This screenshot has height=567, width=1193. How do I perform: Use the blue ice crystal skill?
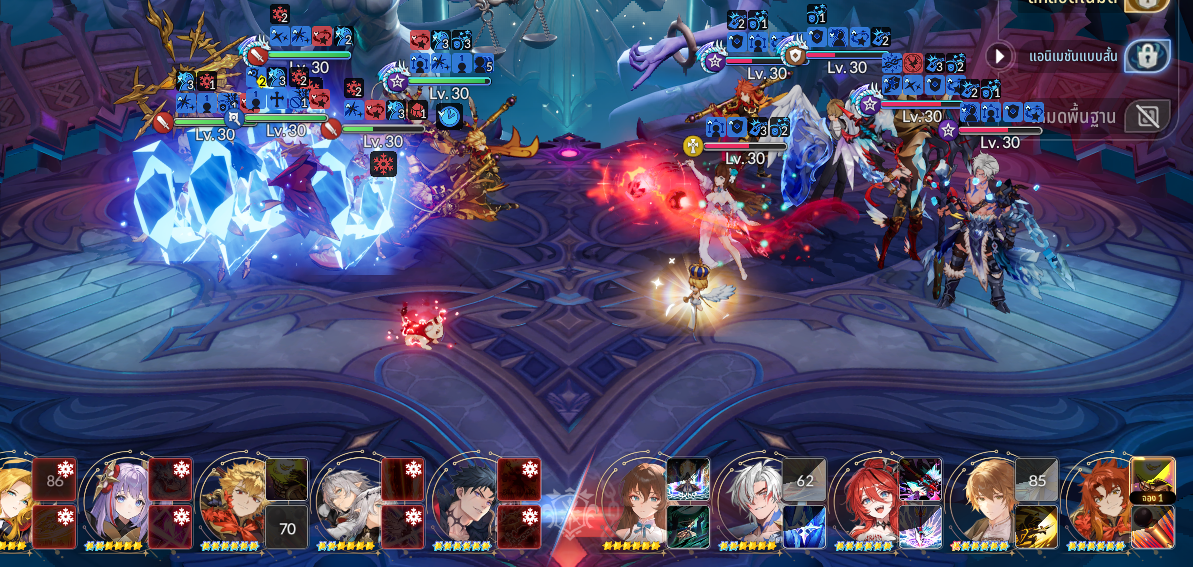(x=804, y=527)
